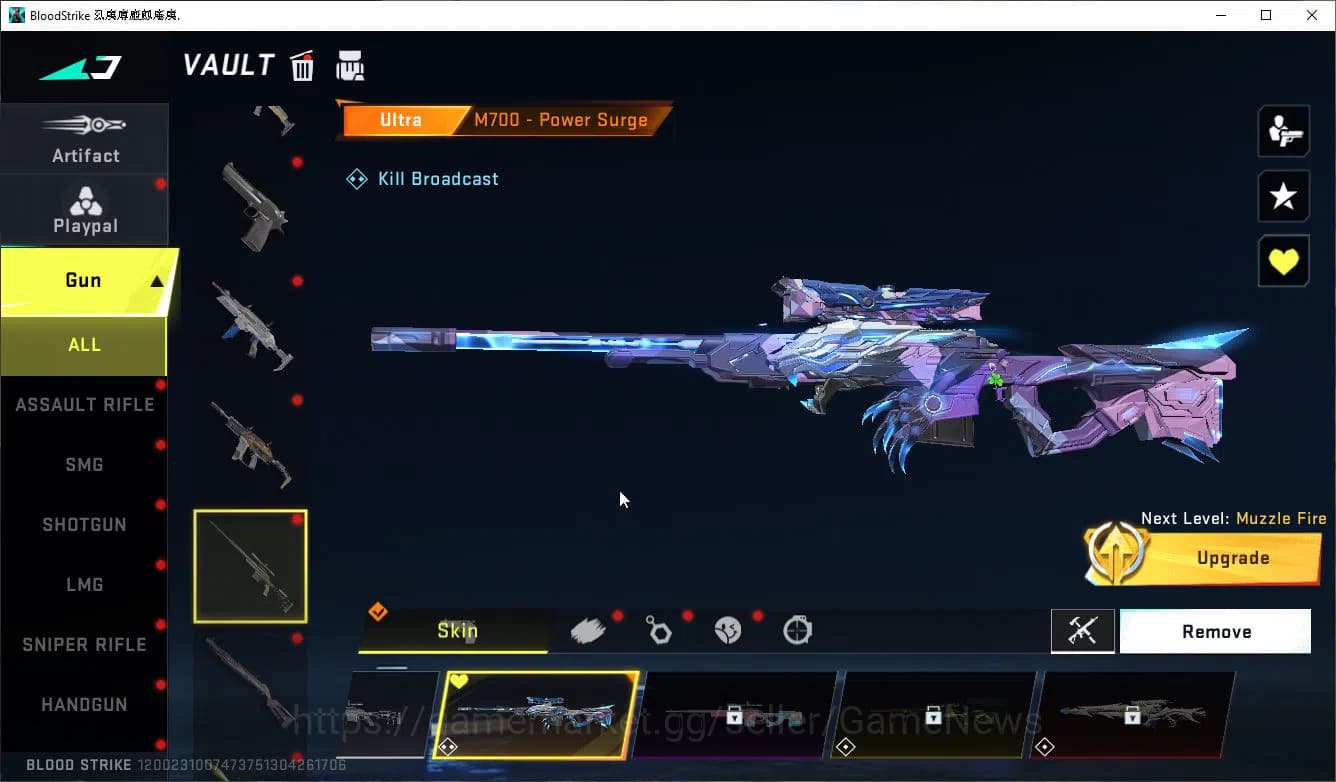This screenshot has width=1336, height=782.
Task: Open the Spray customization panel
Action: tap(588, 629)
